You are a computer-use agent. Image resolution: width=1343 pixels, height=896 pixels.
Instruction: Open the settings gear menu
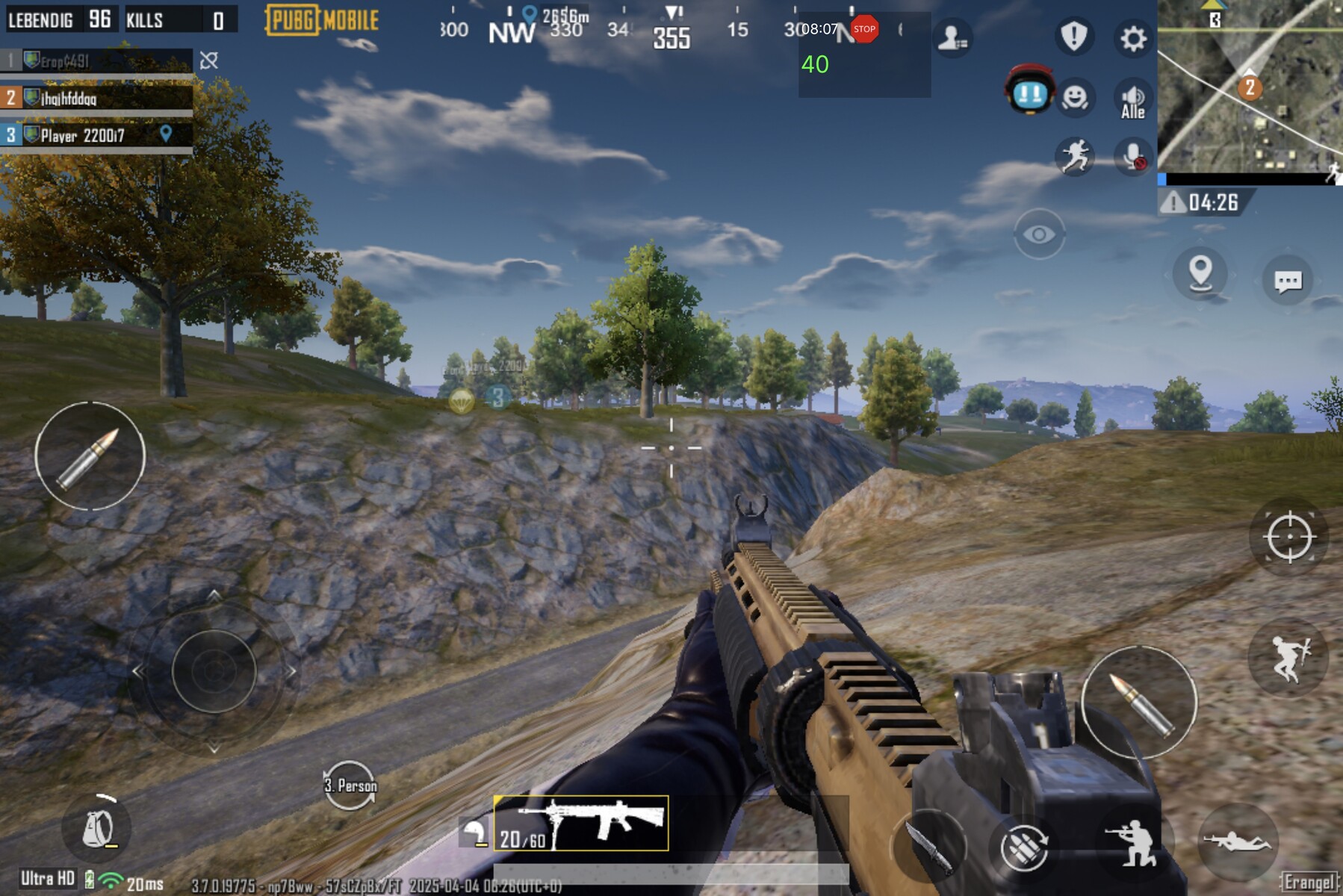click(x=1132, y=37)
